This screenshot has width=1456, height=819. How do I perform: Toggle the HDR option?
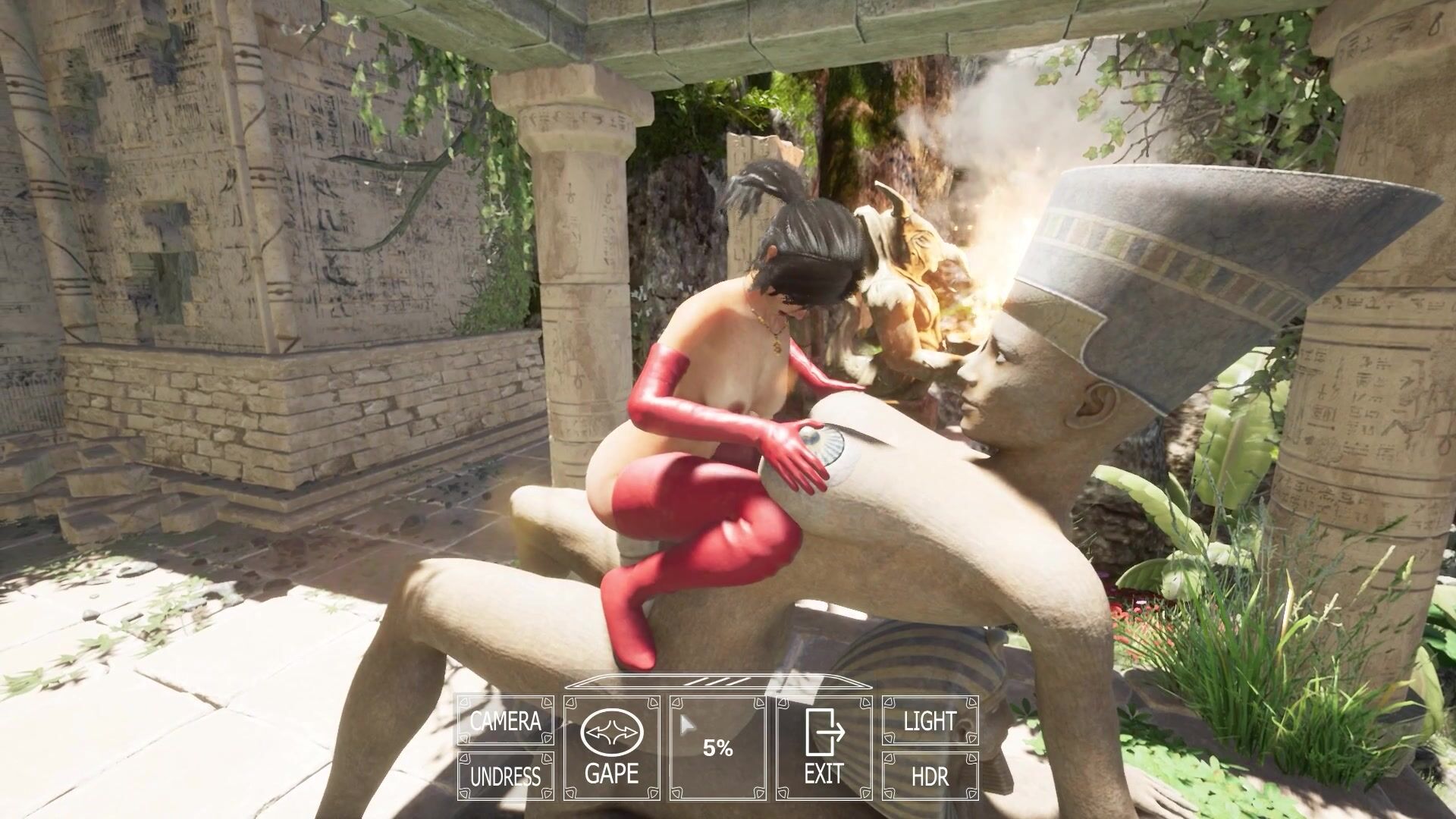pos(930,776)
